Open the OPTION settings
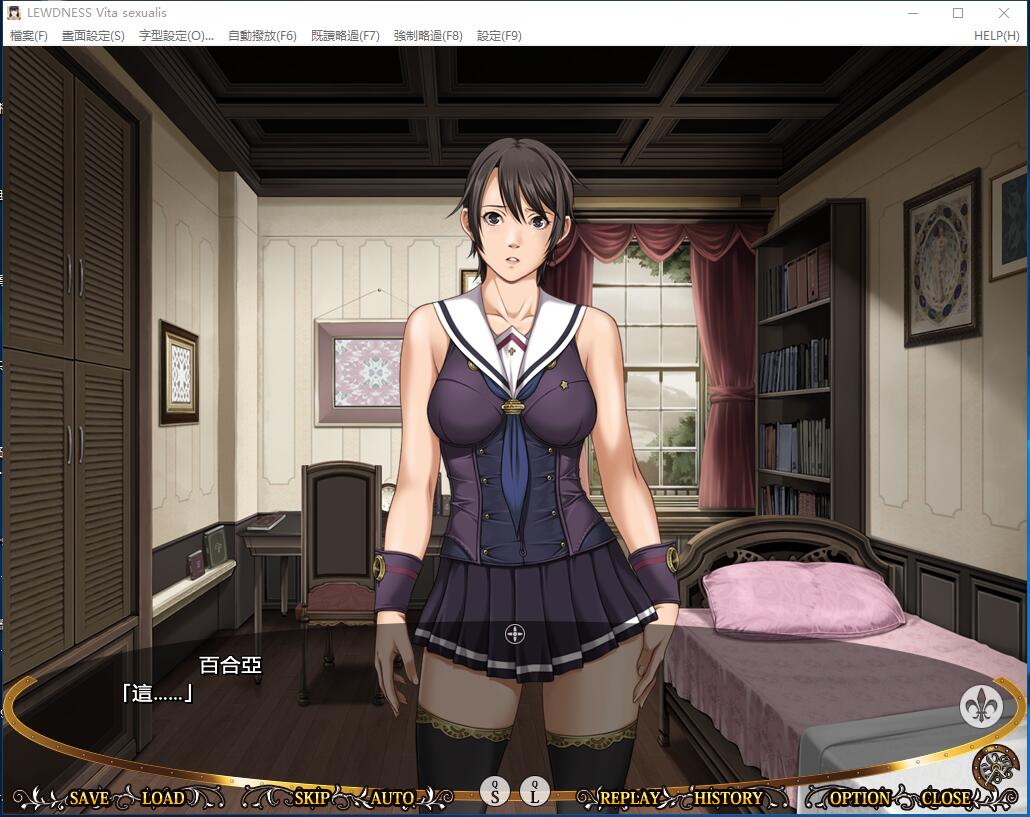 point(859,798)
